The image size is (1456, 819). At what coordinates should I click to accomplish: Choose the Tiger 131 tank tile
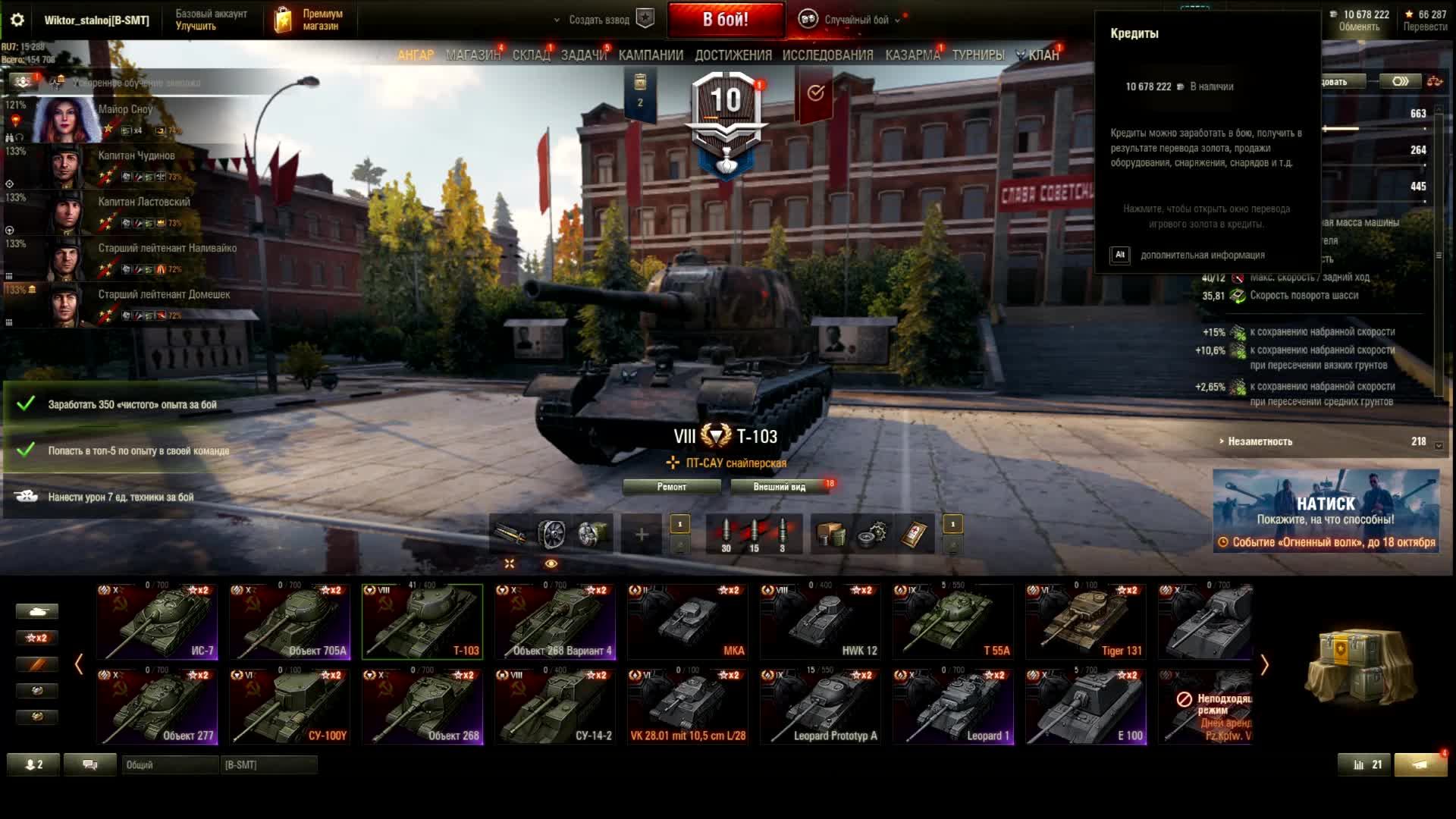click(x=1085, y=621)
